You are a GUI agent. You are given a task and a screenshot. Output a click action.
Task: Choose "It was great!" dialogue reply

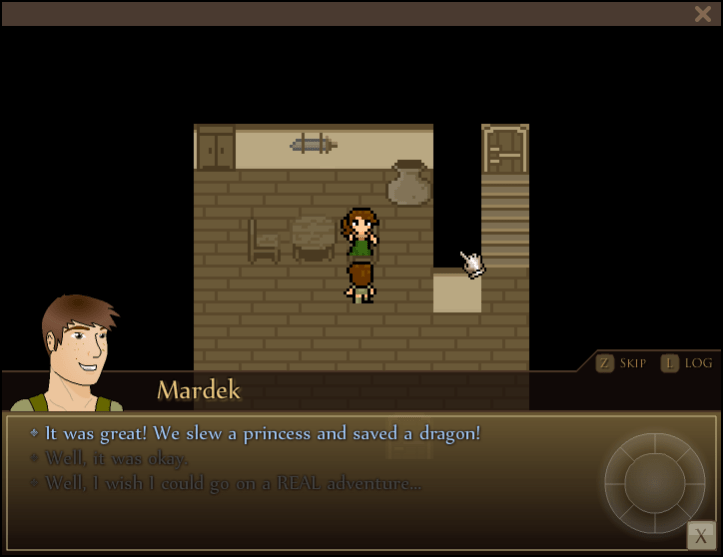(x=262, y=434)
